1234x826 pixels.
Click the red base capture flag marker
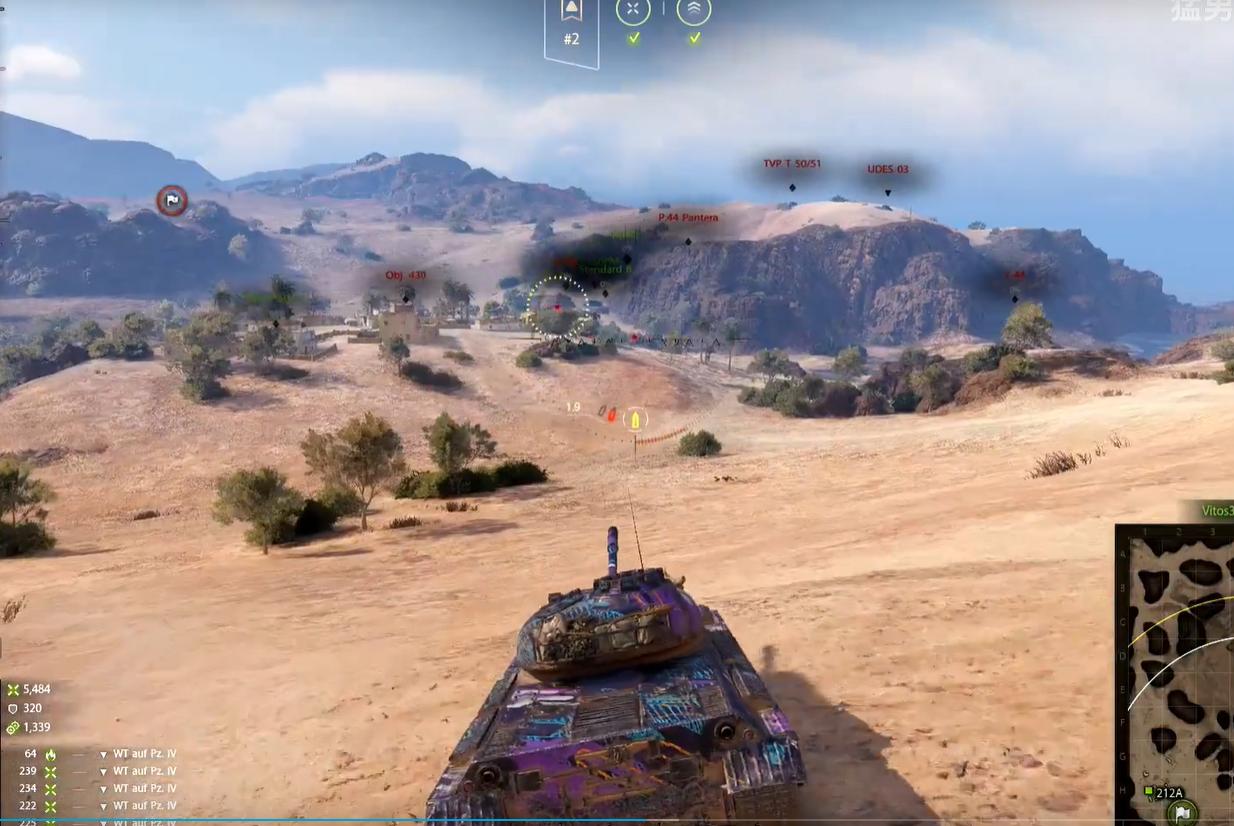coord(172,200)
